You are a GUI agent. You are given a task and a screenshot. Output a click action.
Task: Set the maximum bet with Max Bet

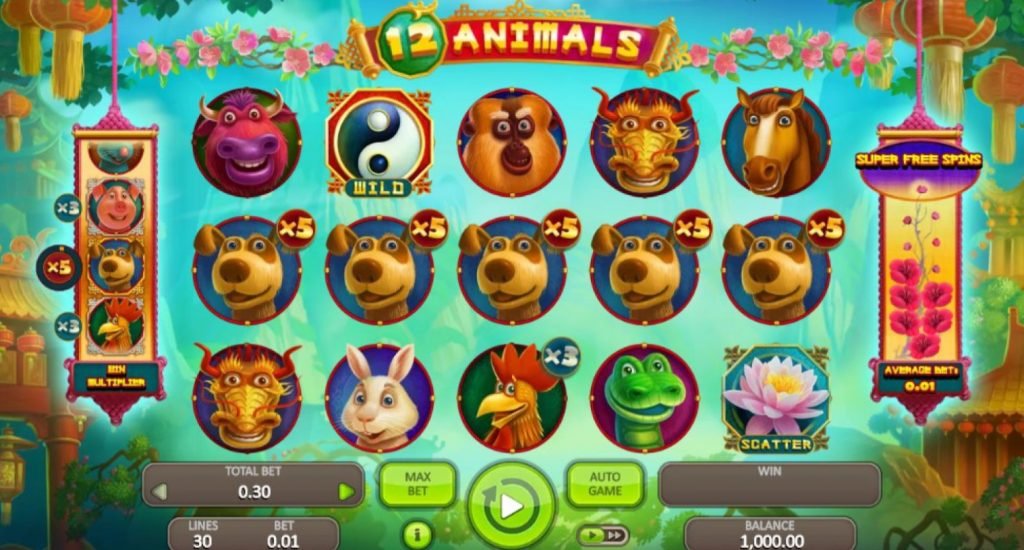417,484
